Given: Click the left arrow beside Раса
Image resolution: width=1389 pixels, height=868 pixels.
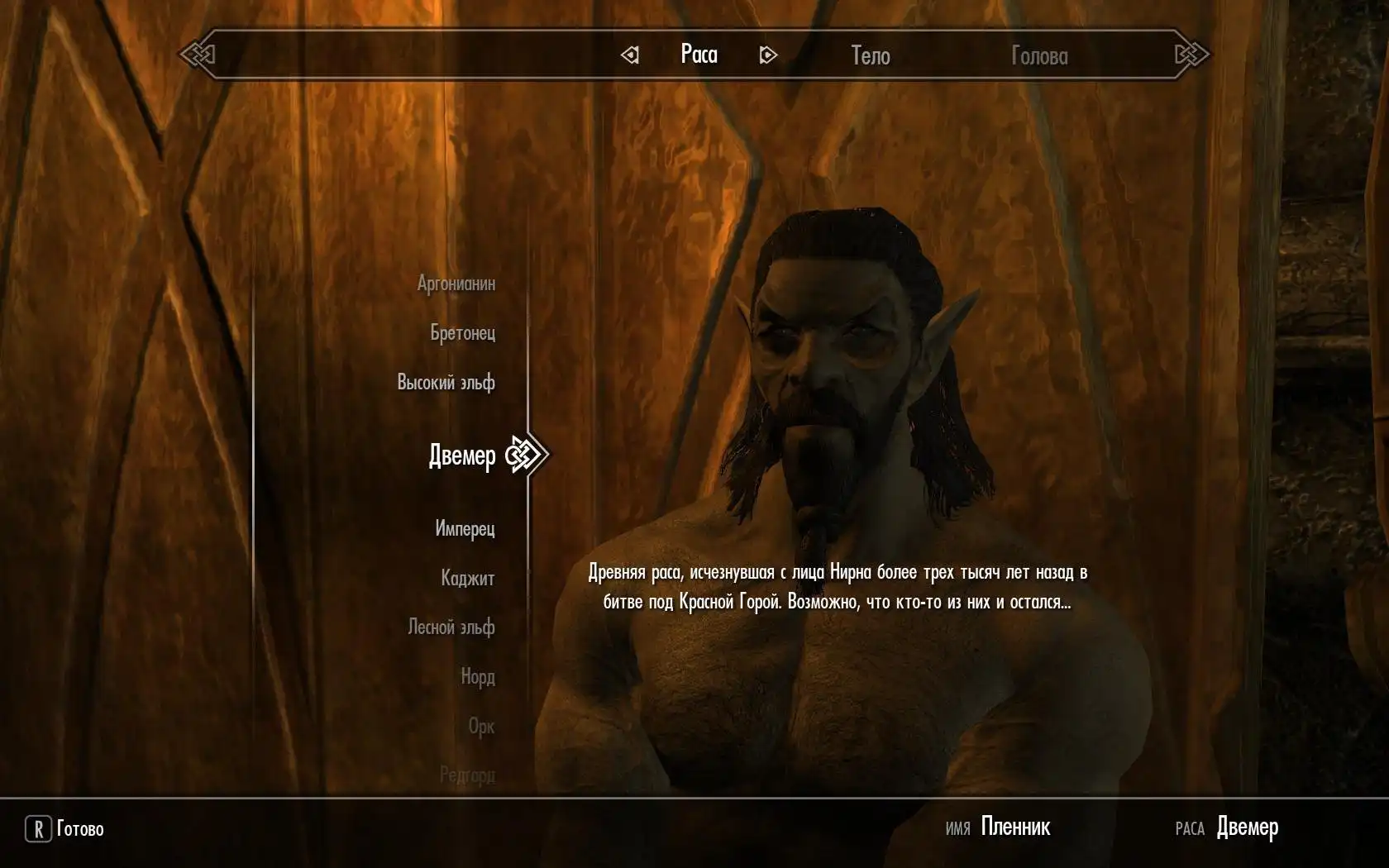Looking at the screenshot, I should (x=630, y=55).
